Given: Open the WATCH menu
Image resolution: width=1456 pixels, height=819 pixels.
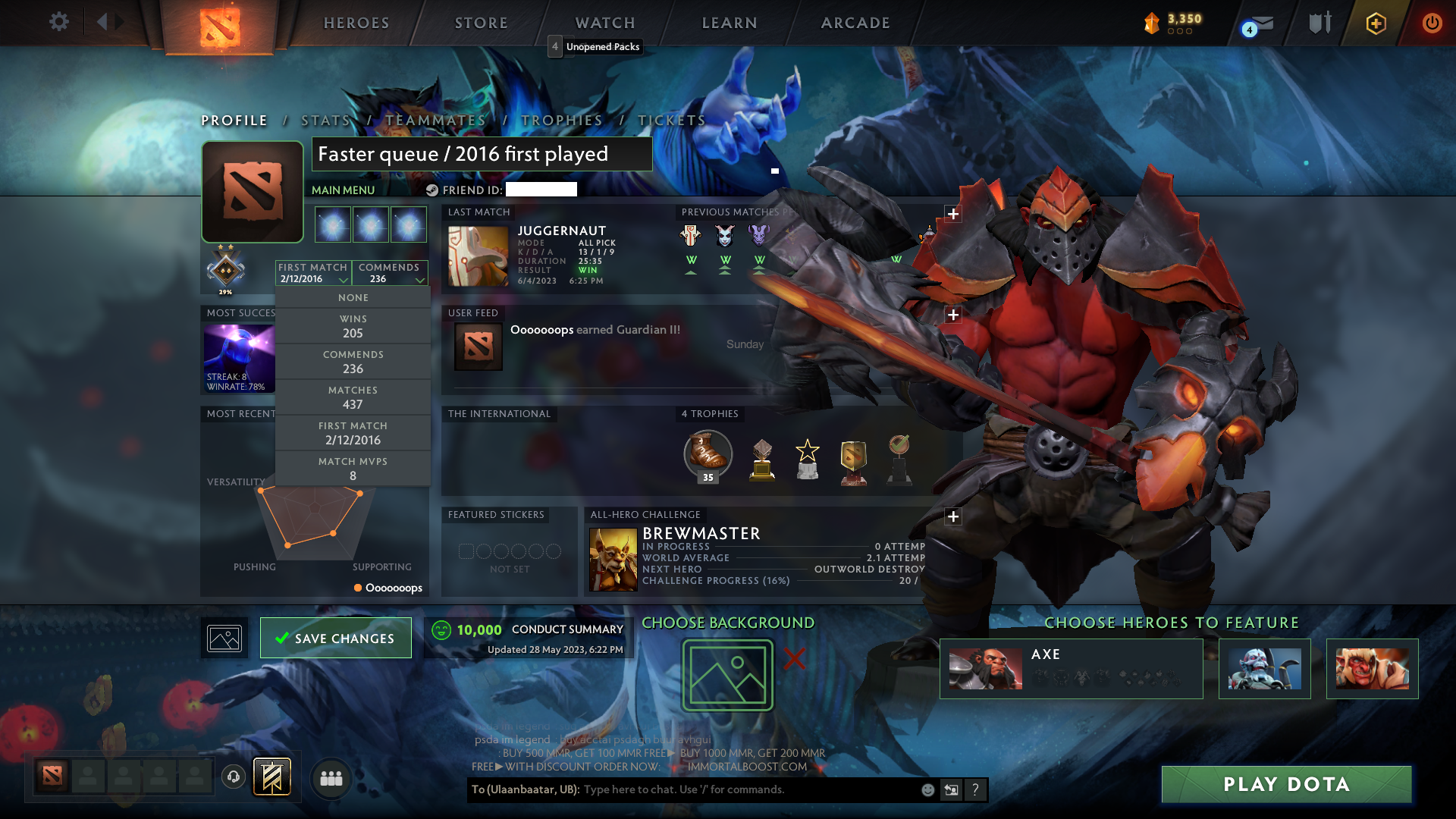Looking at the screenshot, I should coord(604,23).
